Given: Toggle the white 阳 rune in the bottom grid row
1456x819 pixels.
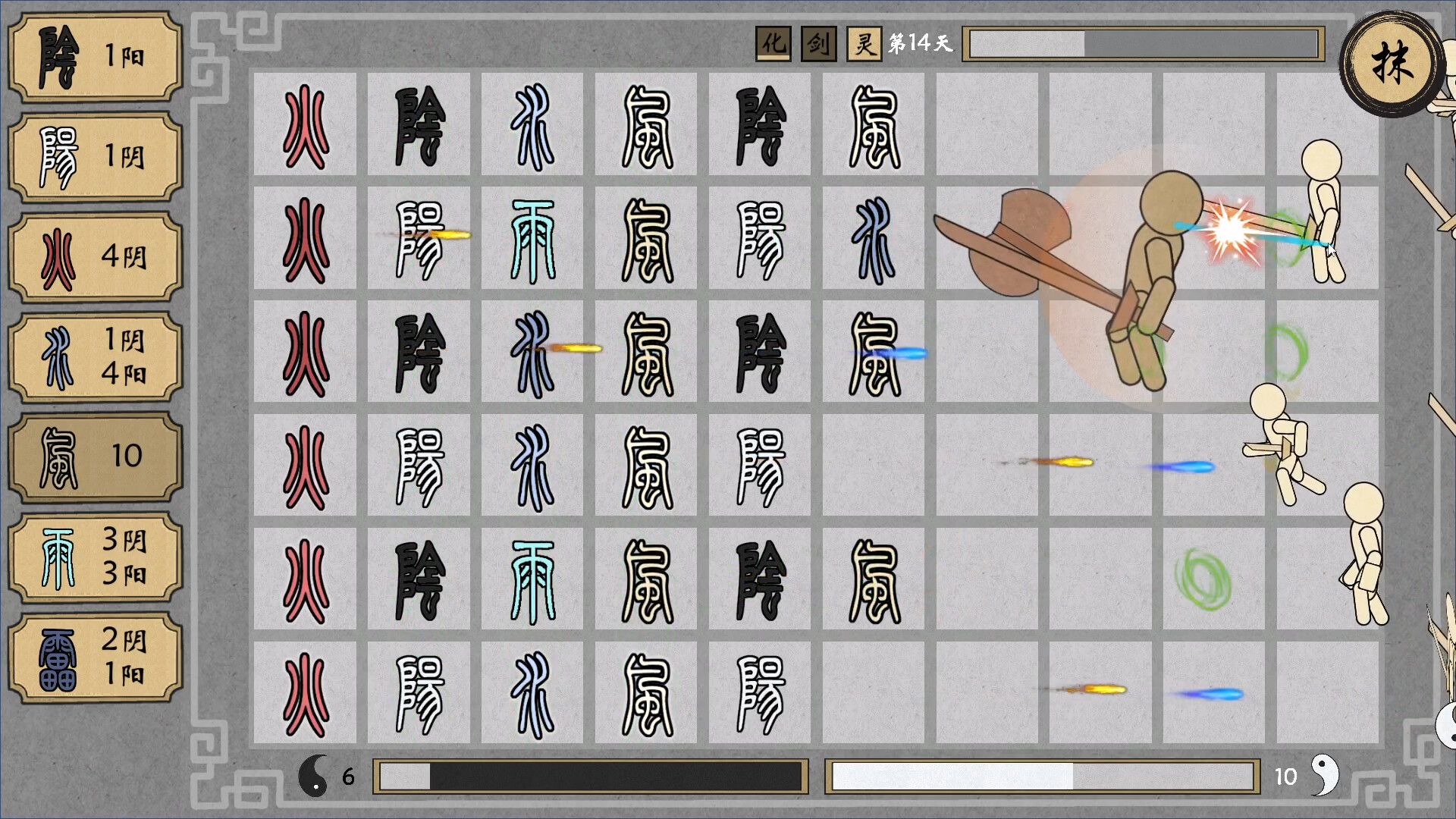Looking at the screenshot, I should click(419, 692).
